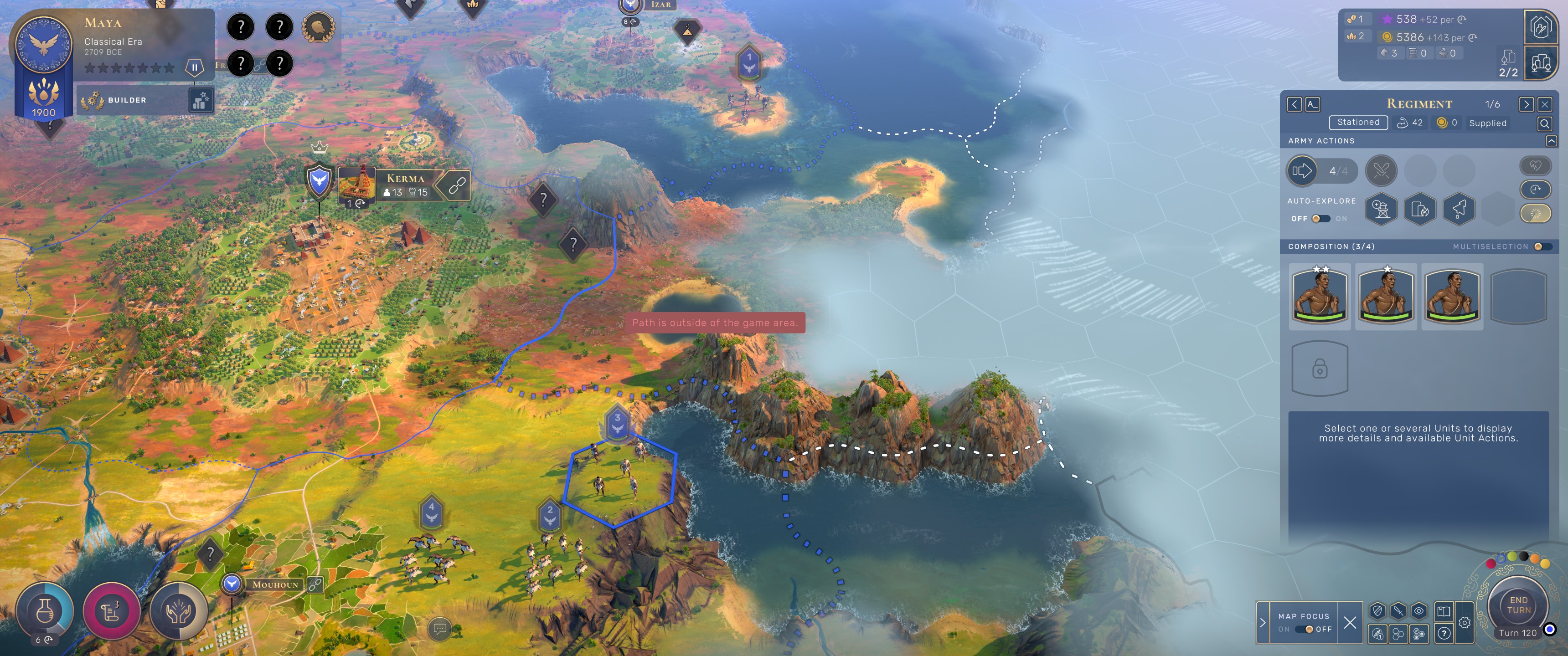
Task: Open the technology research flask button
Action: 44,610
